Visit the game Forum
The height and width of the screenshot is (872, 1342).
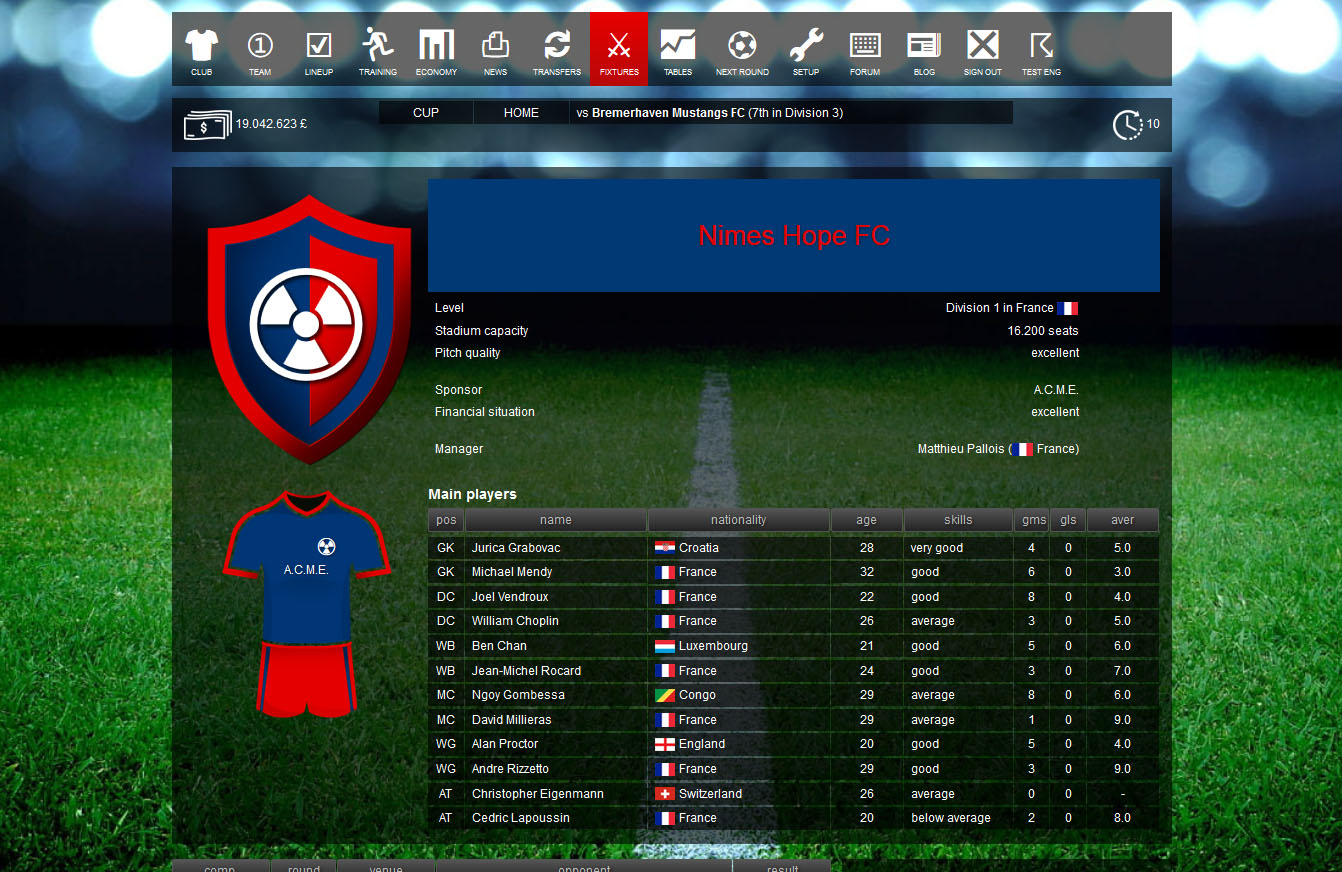coord(864,48)
